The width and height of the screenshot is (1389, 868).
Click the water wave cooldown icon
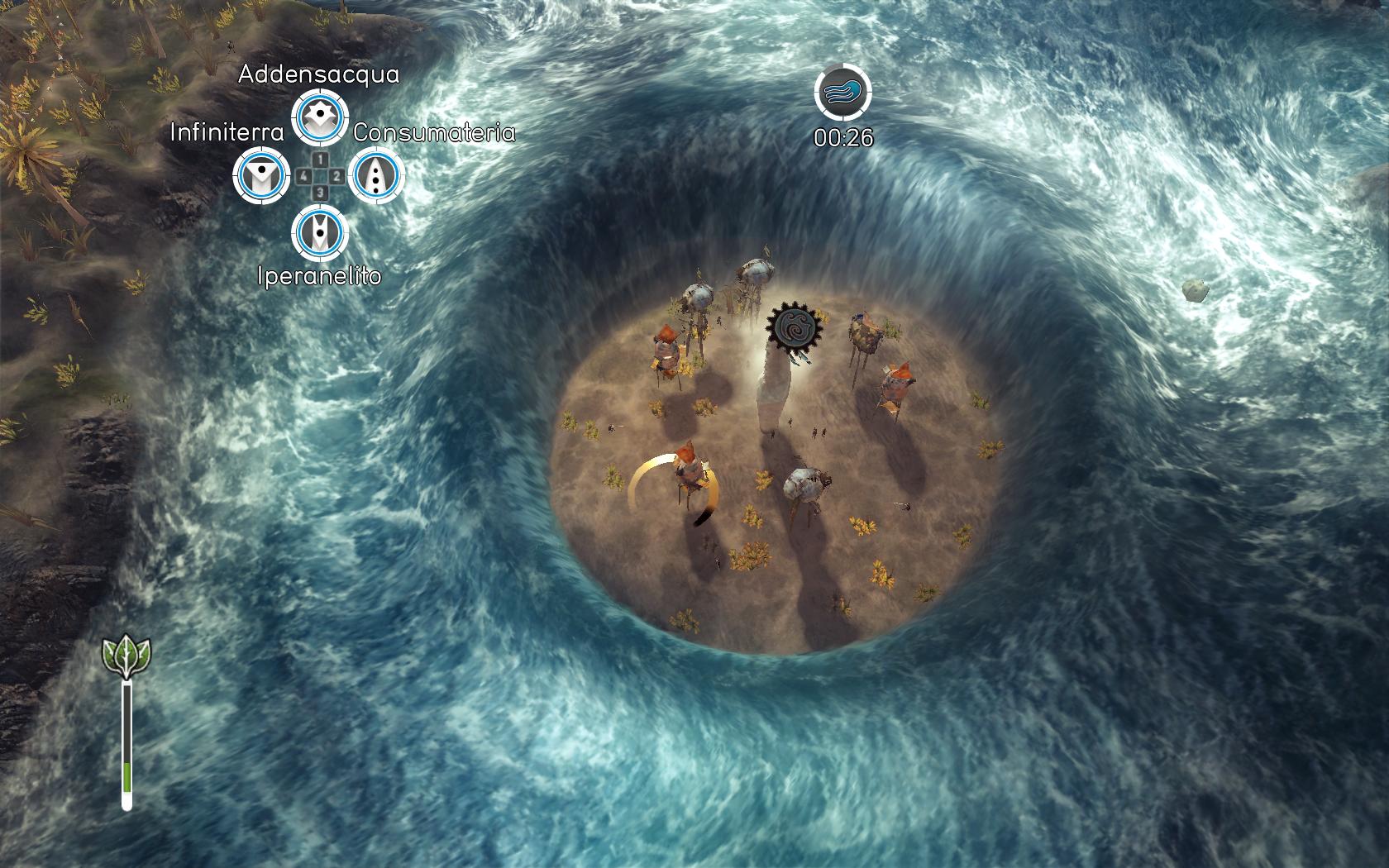pos(843,93)
